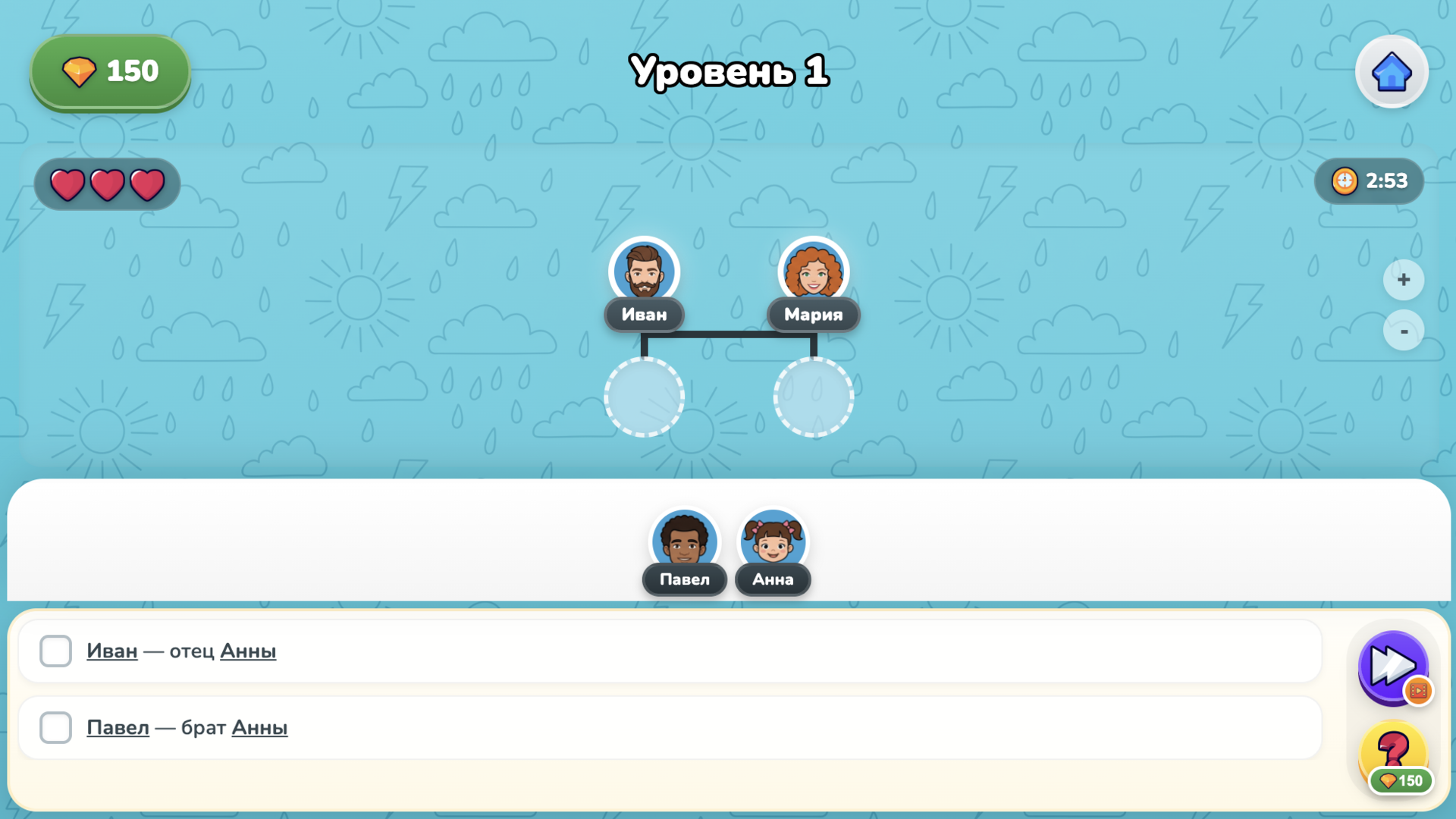This screenshot has height=819, width=1456.
Task: Click the zoom in plus control
Action: point(1404,279)
